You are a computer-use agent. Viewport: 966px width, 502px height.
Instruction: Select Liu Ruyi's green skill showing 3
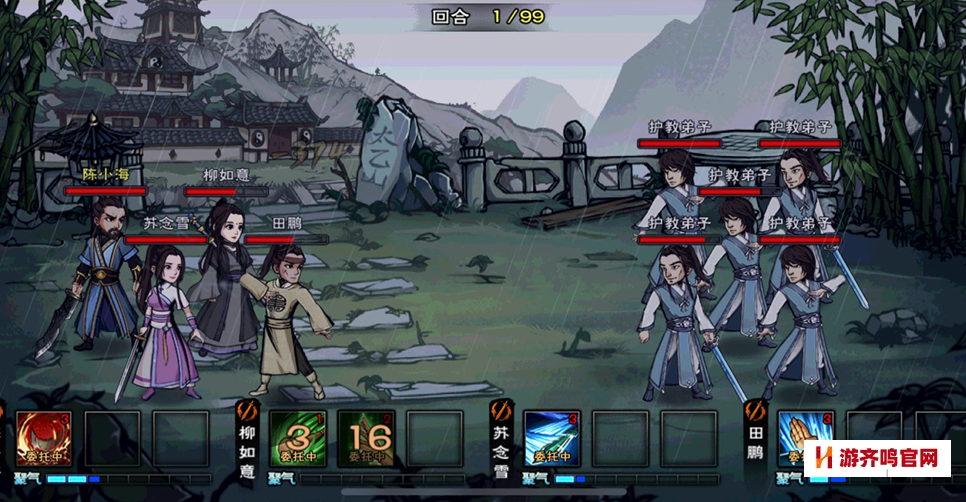pos(297,438)
